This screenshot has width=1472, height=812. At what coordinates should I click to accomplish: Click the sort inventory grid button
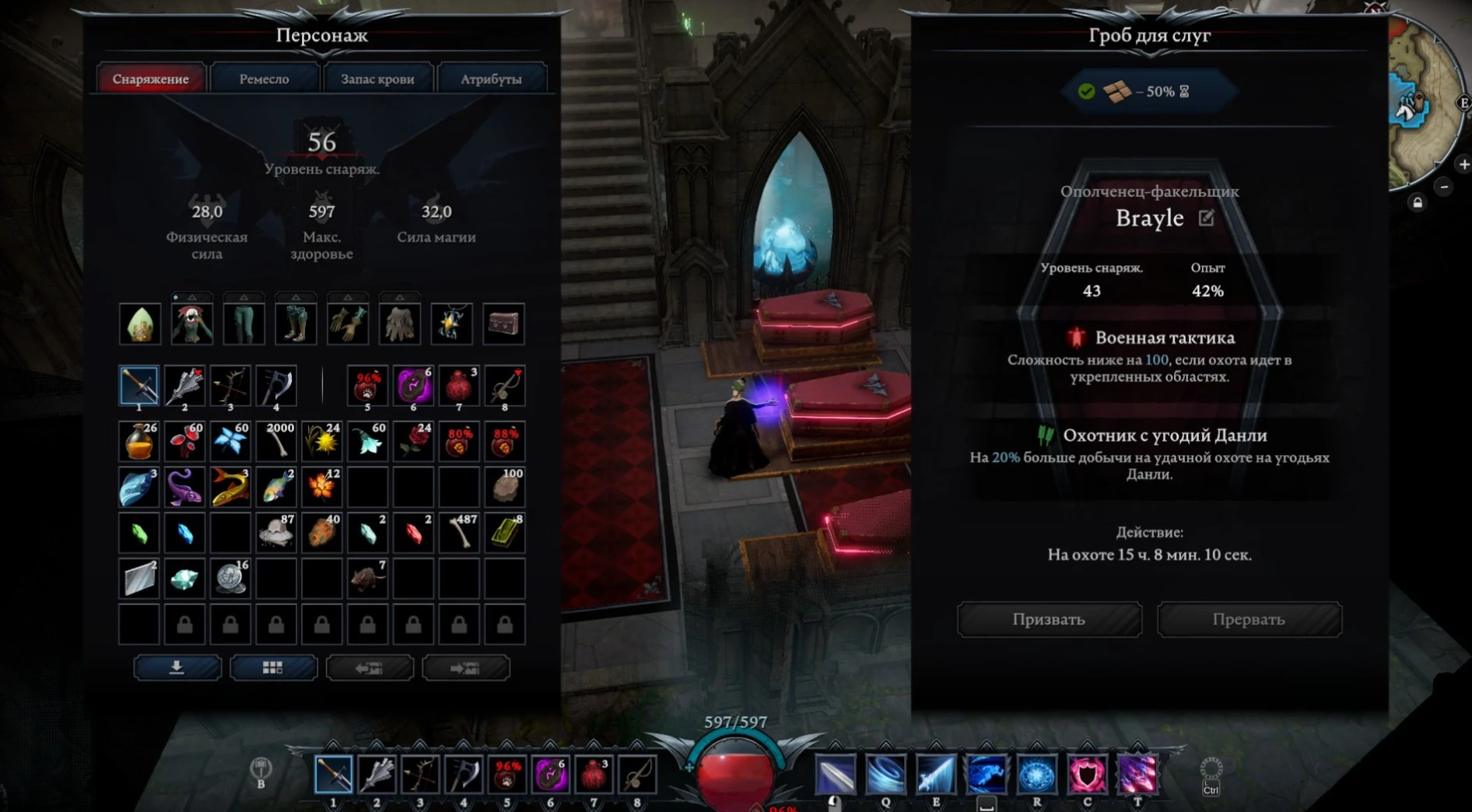(x=273, y=668)
